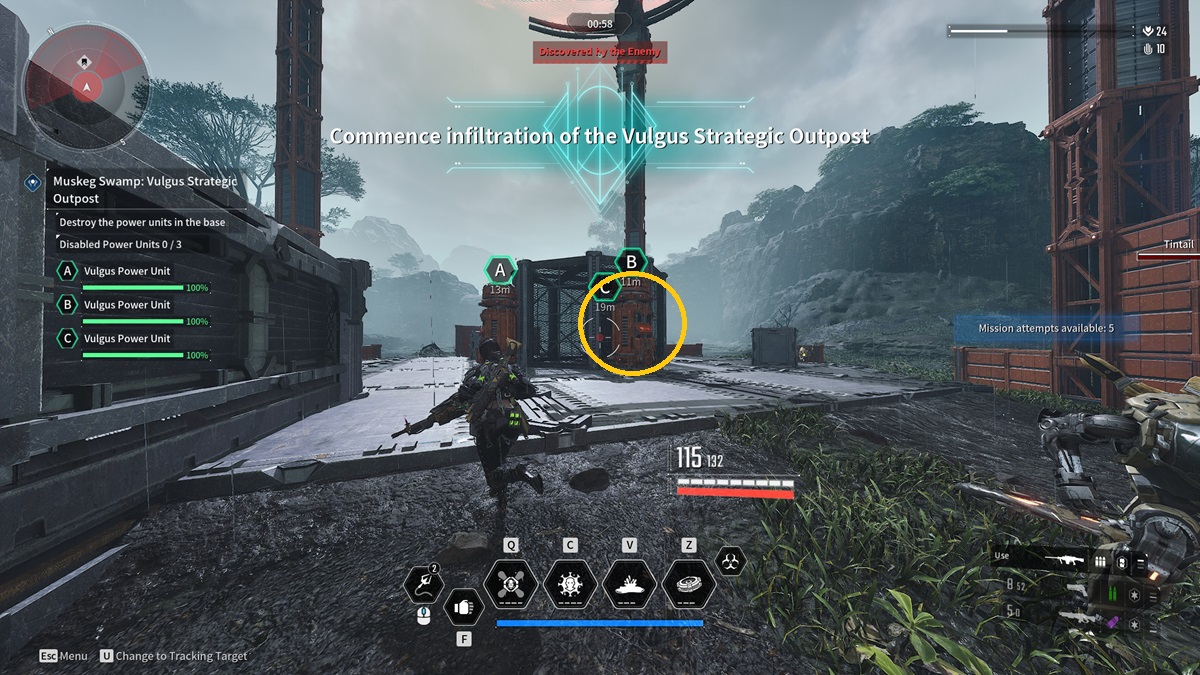The width and height of the screenshot is (1200, 675).
Task: Activate the disc-shaped Z skill
Action: pyautogui.click(x=689, y=584)
